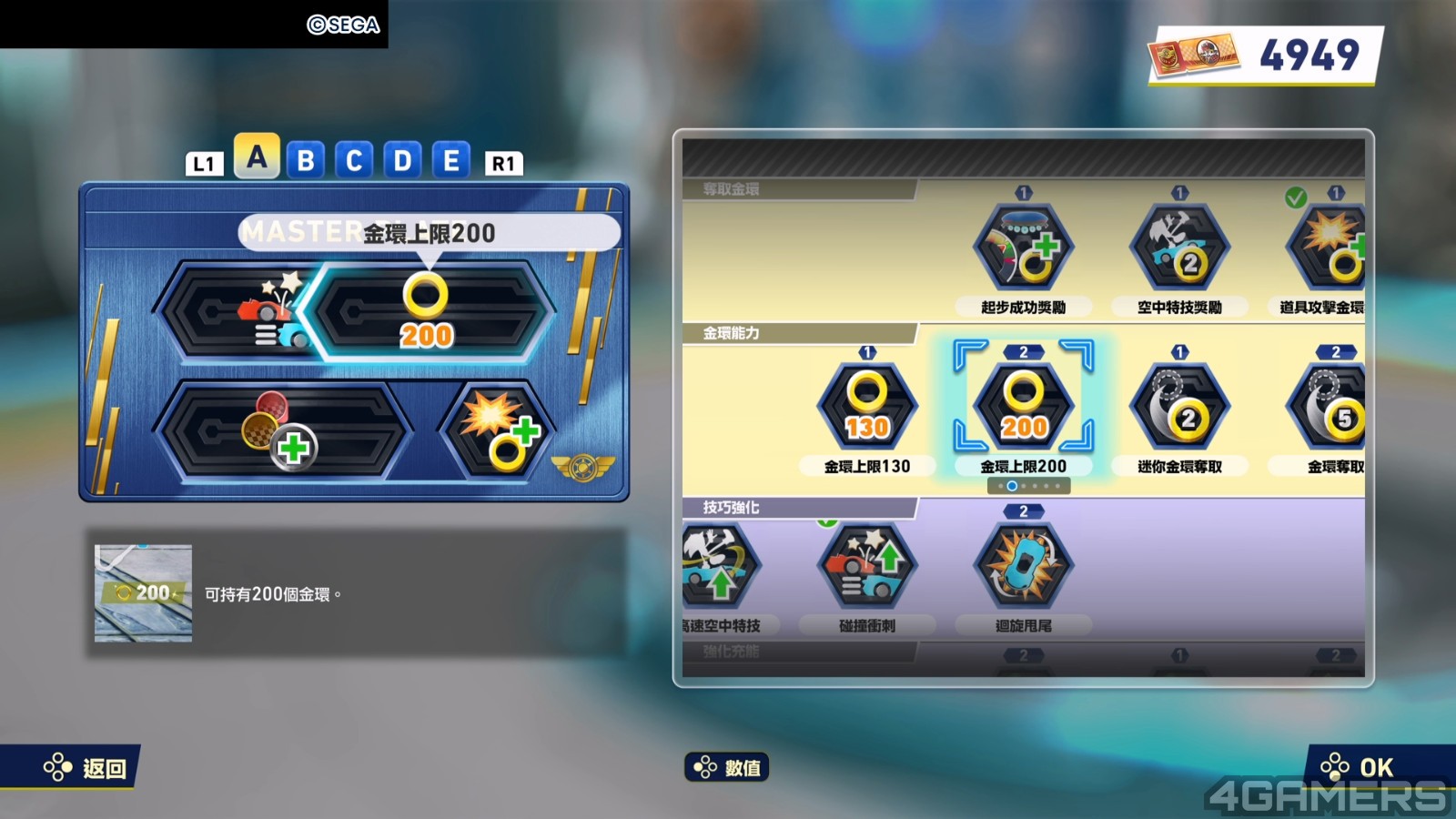Select the 高速空中特技 gadget
This screenshot has width=1456, height=819.
coord(719,566)
